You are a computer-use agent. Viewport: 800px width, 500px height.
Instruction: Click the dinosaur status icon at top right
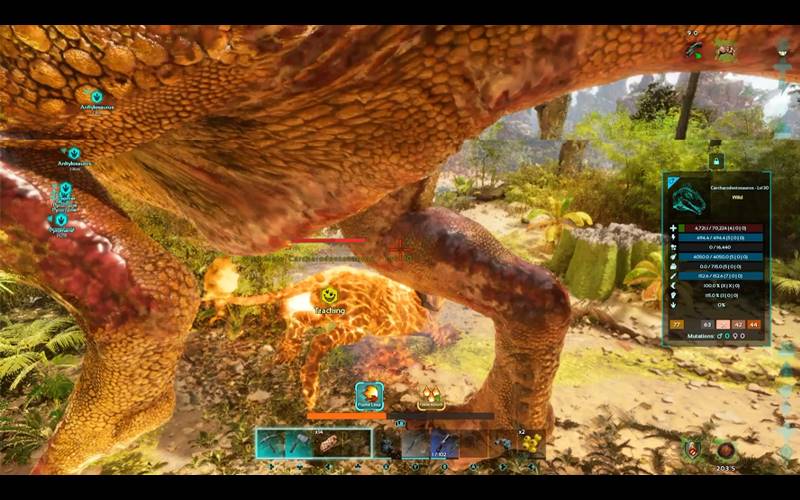click(727, 49)
